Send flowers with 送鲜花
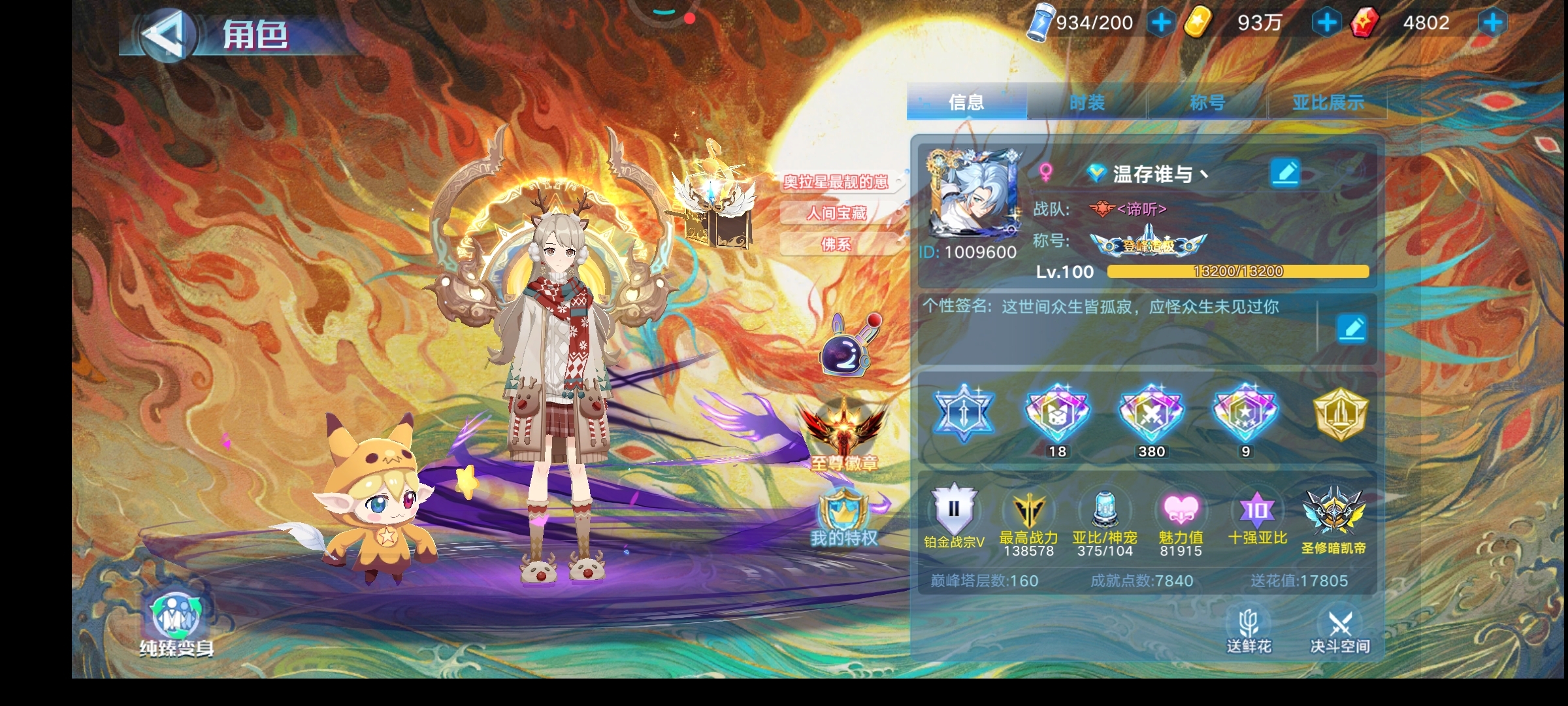 [x=1249, y=631]
